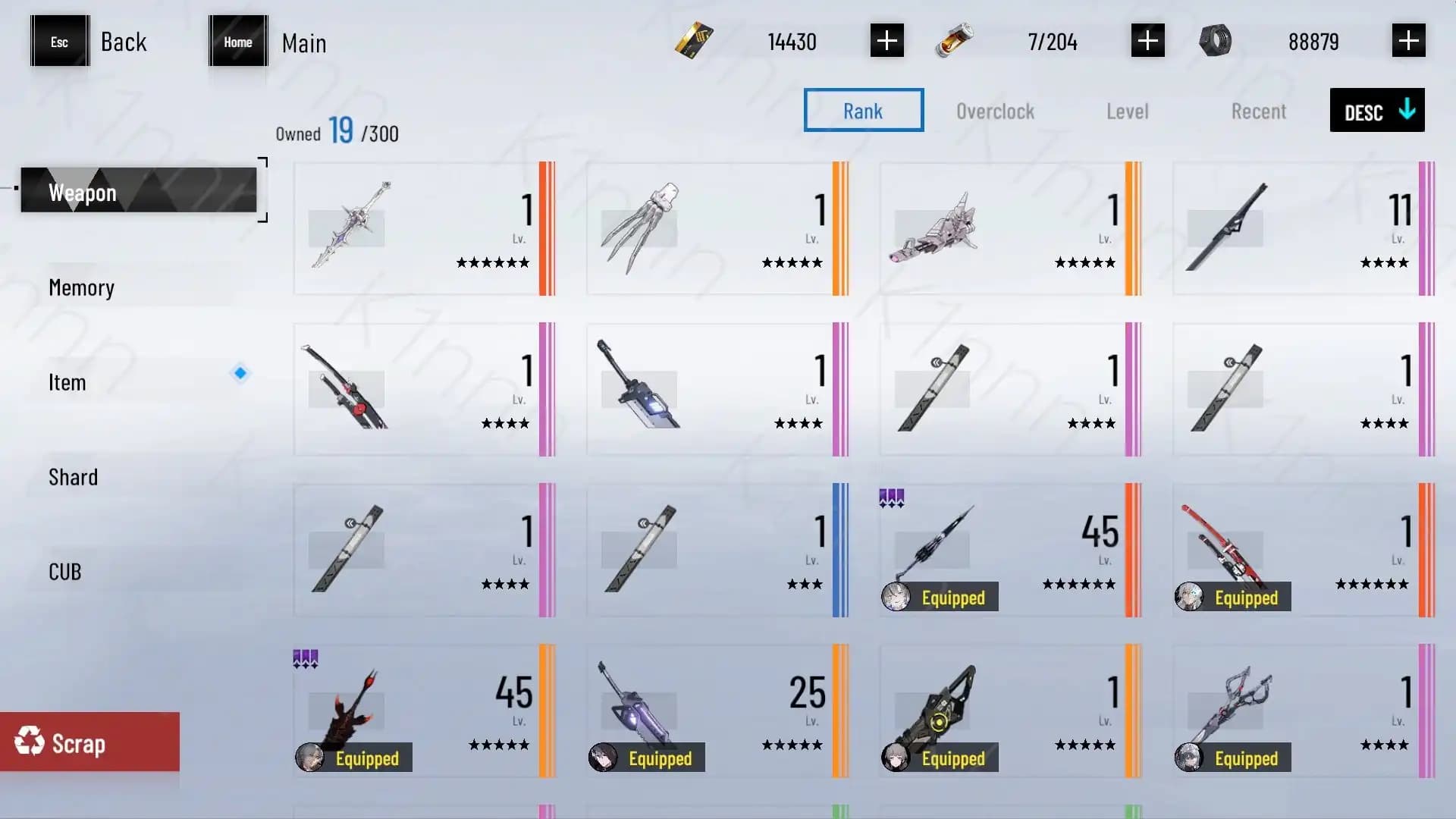Click the energy fuel icon showing 7/204
This screenshot has height=819, width=1456.
pyautogui.click(x=954, y=41)
